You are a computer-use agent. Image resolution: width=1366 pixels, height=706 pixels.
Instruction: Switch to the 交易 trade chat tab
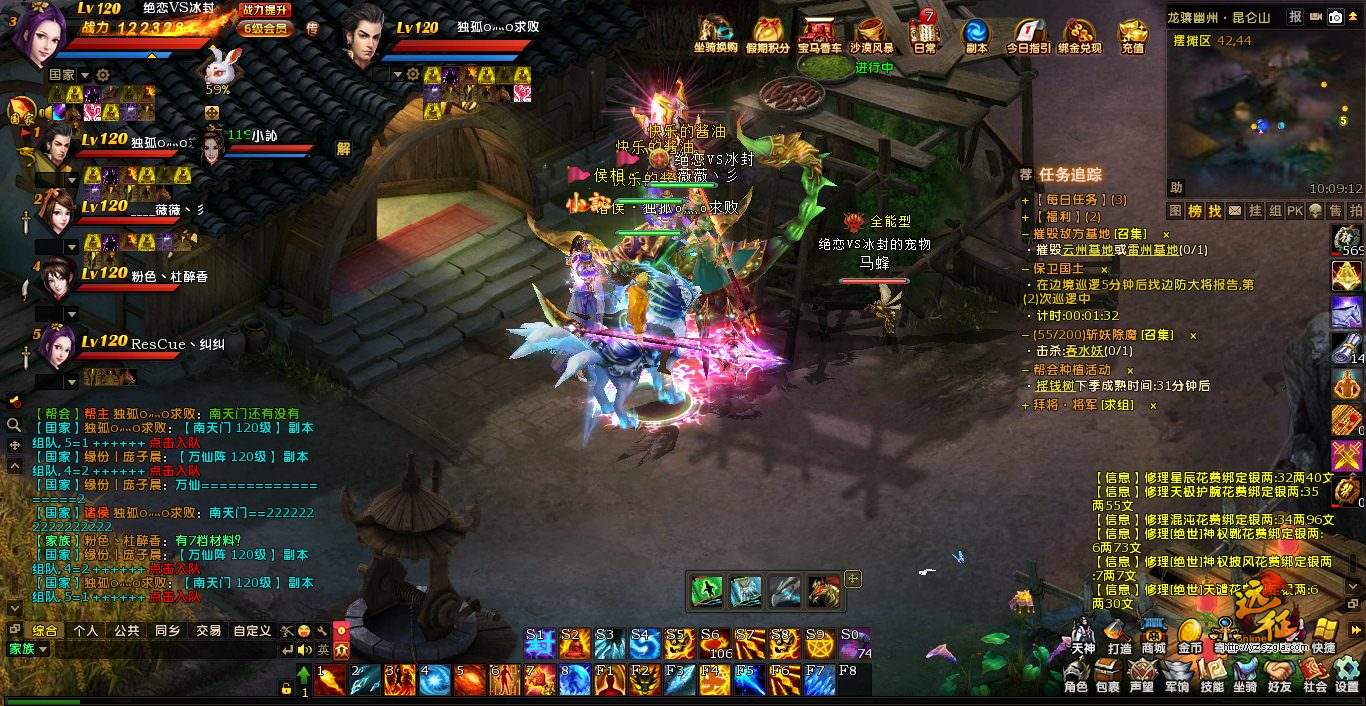coord(209,631)
